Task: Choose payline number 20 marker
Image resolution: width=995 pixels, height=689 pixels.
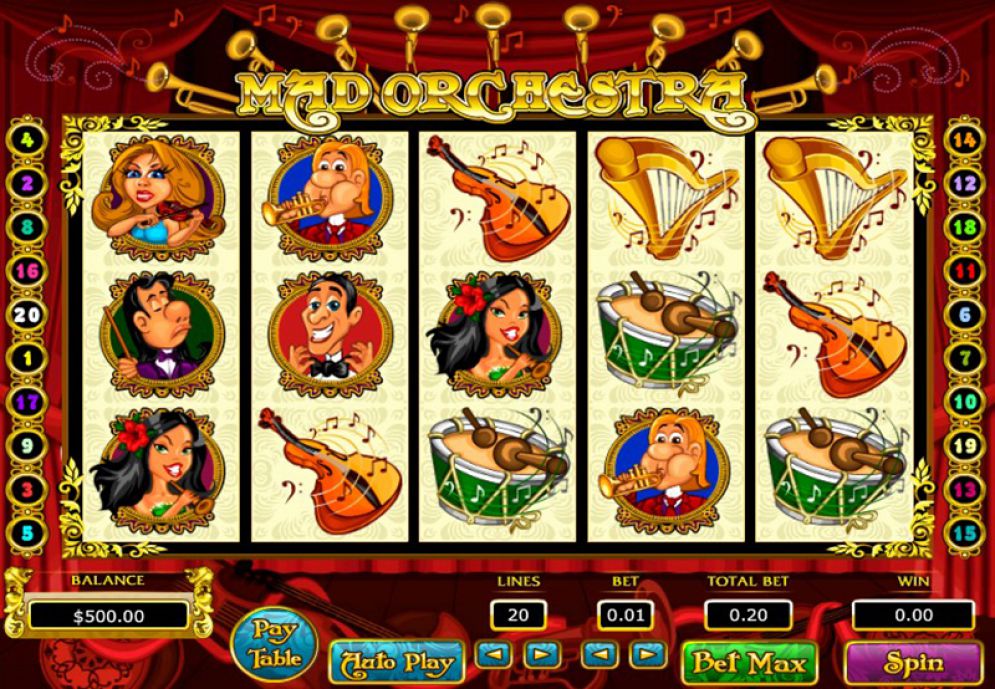Action: 27,315
